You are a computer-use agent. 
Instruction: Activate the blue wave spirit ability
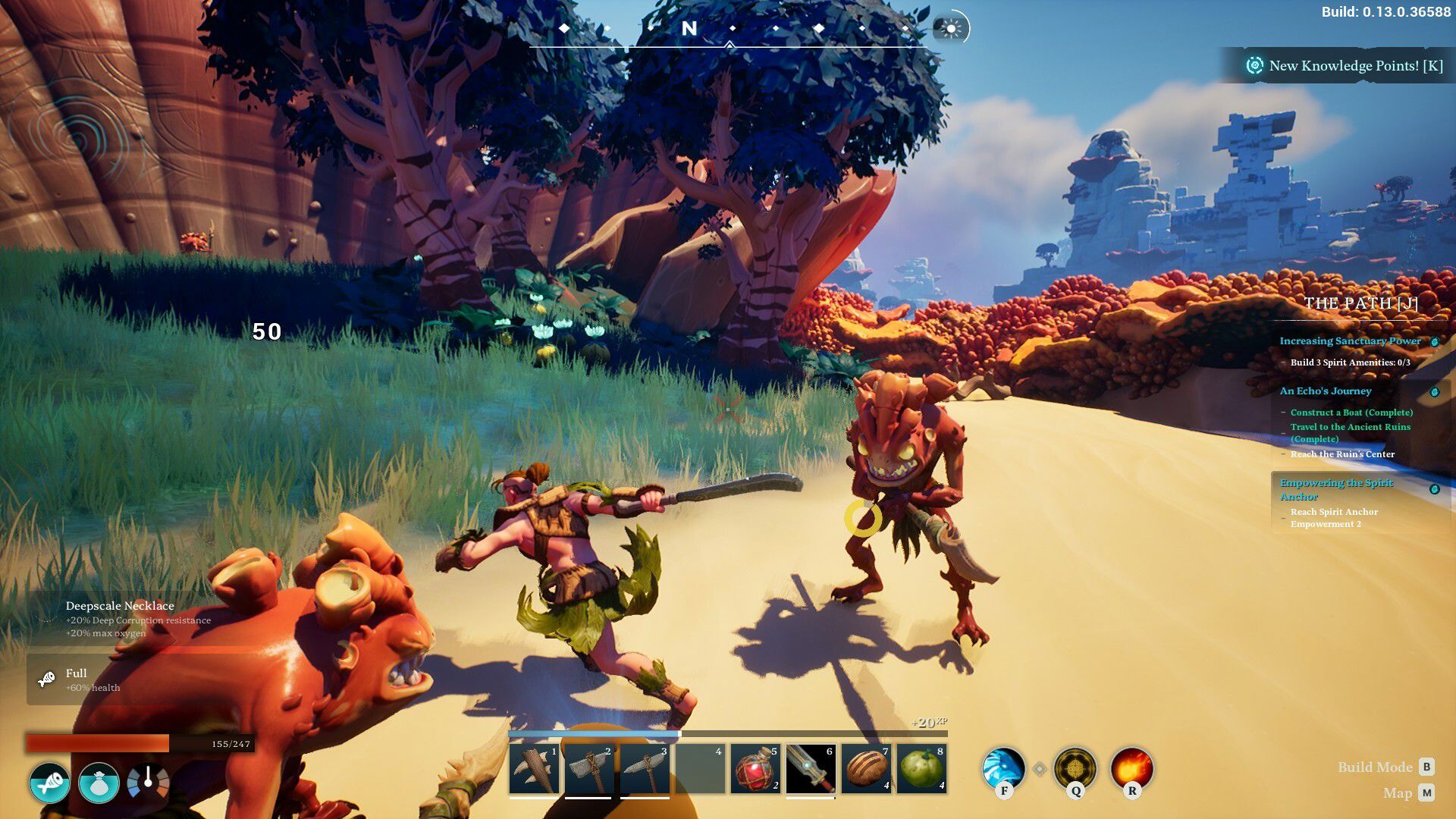tap(1003, 768)
